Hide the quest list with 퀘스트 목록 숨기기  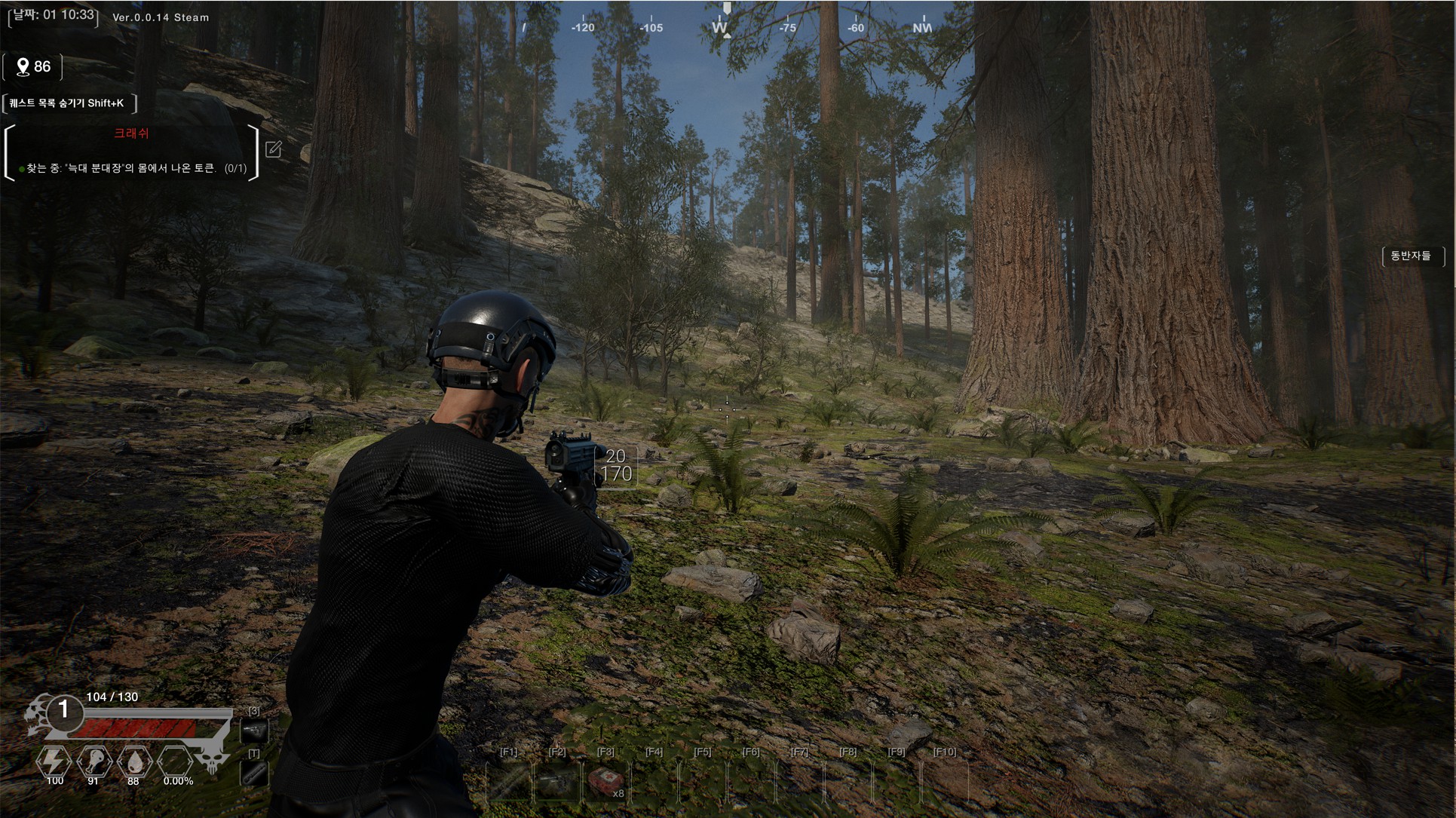68,103
